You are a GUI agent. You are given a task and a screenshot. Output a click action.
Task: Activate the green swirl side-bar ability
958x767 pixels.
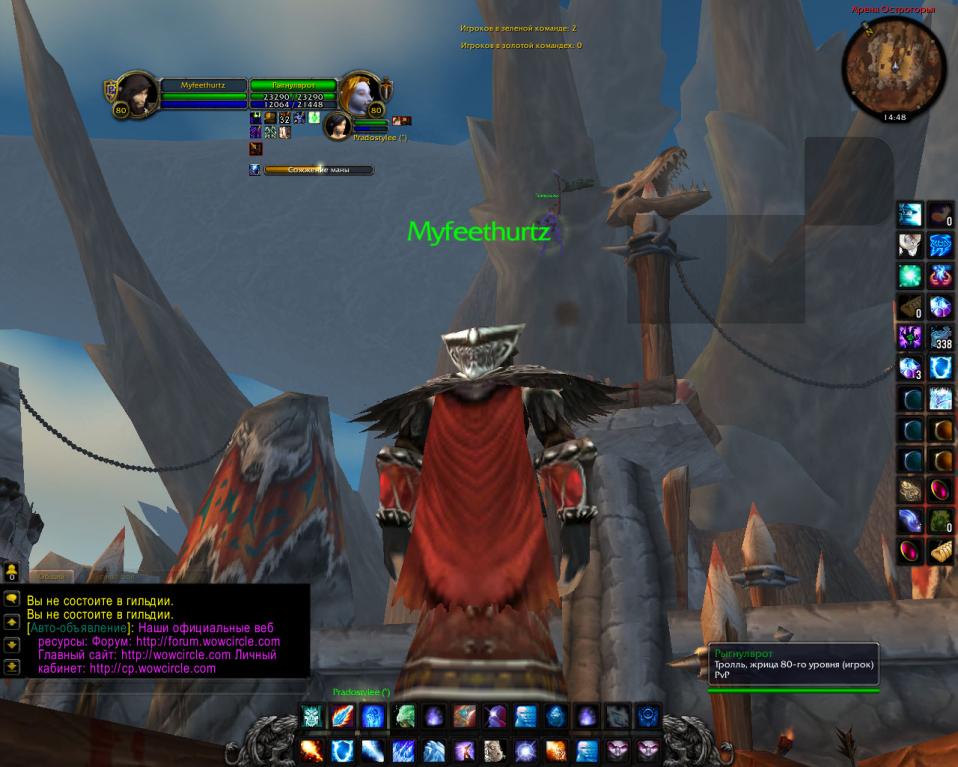coord(909,276)
